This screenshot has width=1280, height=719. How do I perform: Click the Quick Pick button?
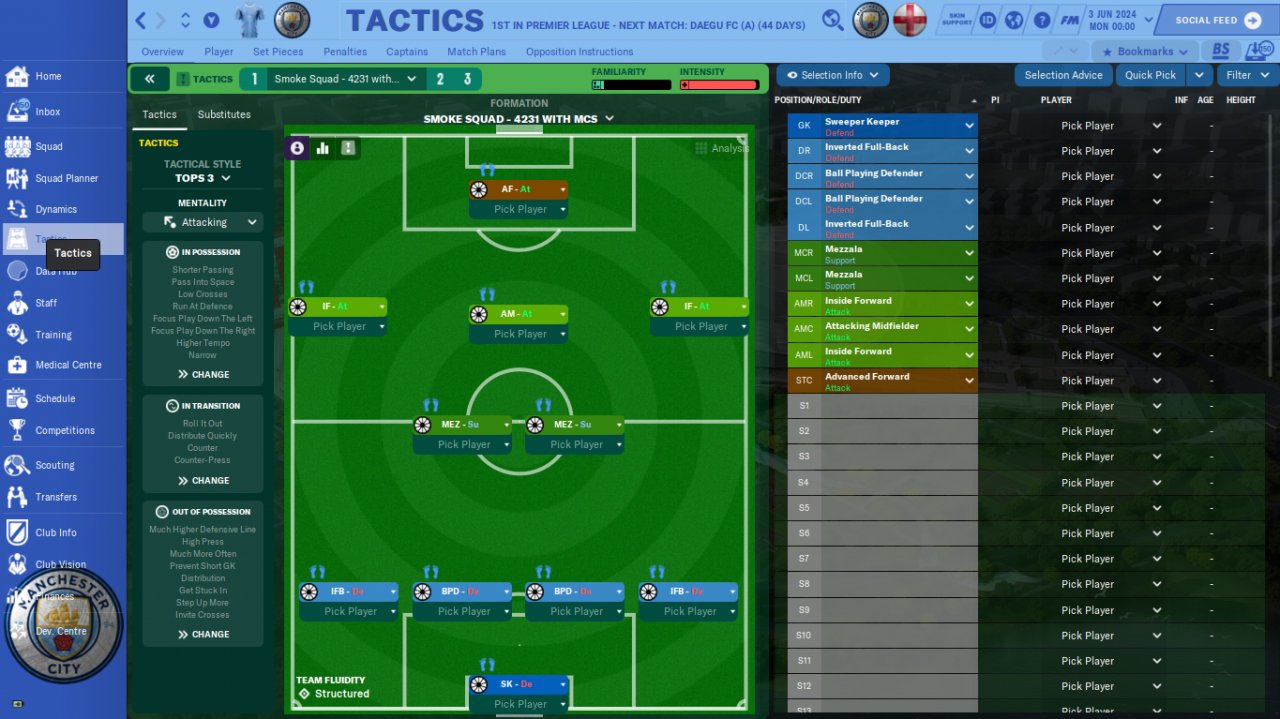point(1150,75)
